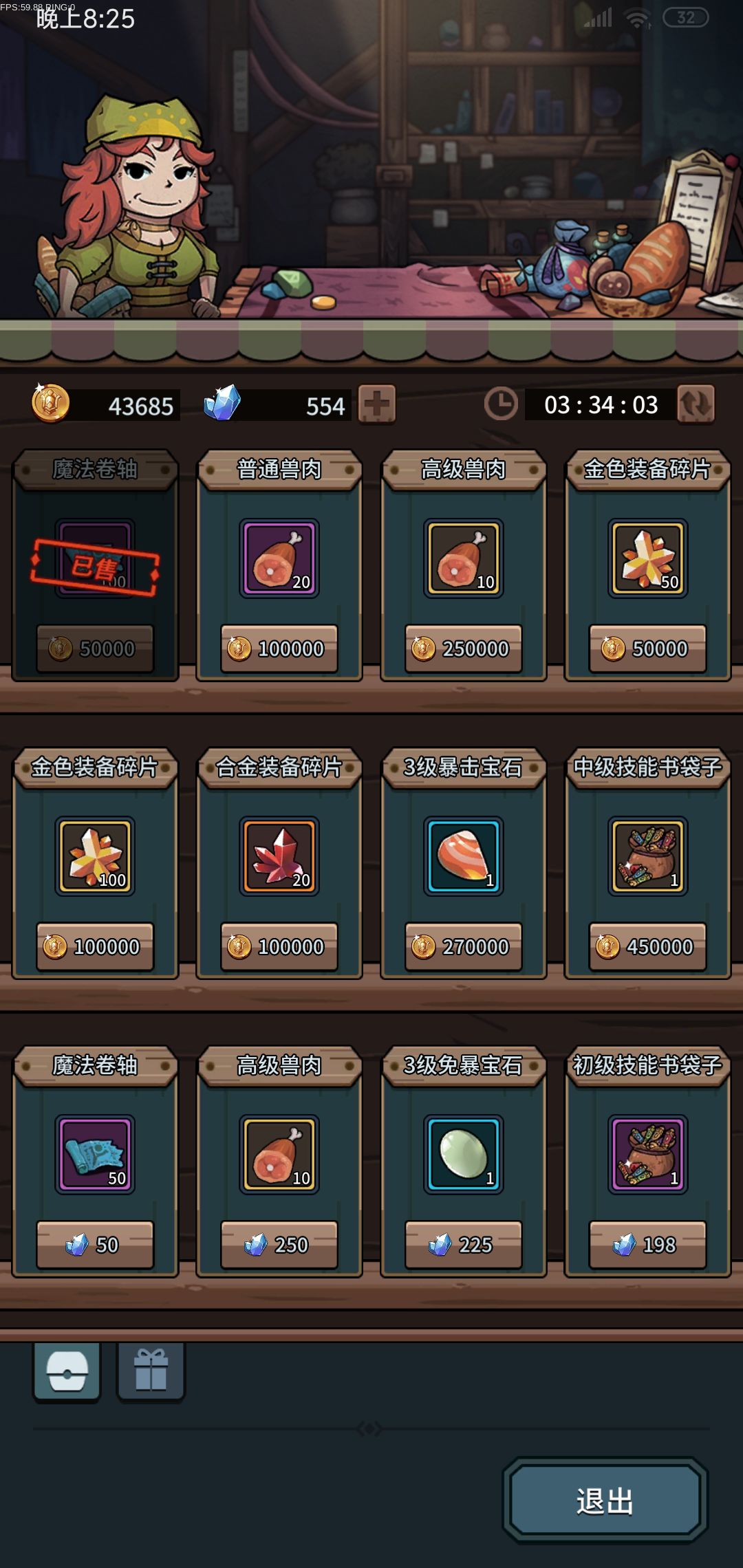Purchase 中级技能书袋子 for 450000 gold
The width and height of the screenshot is (743, 1568).
pos(647,947)
